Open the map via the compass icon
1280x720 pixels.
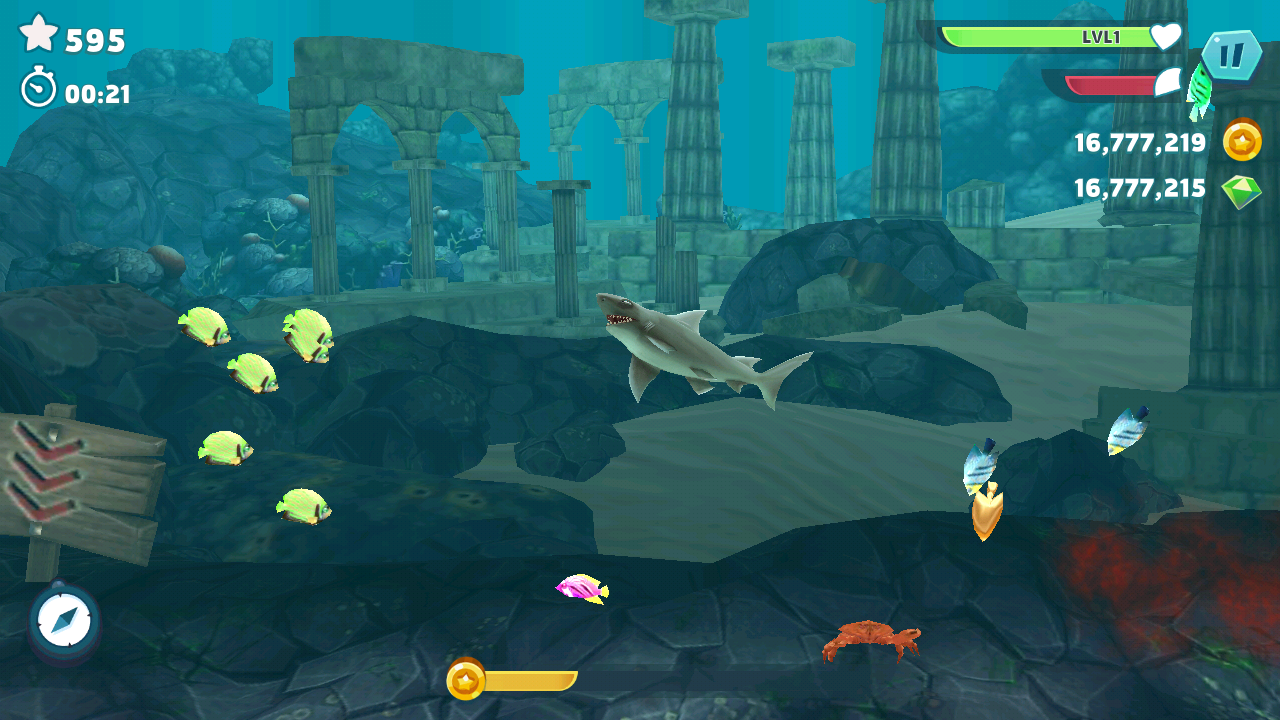[65, 621]
